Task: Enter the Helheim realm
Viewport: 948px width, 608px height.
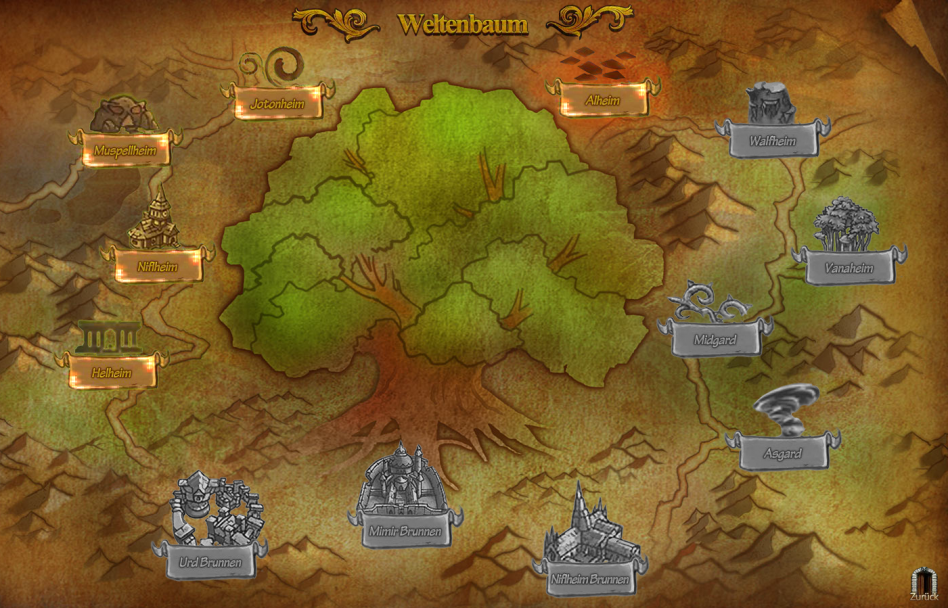Action: [112, 371]
